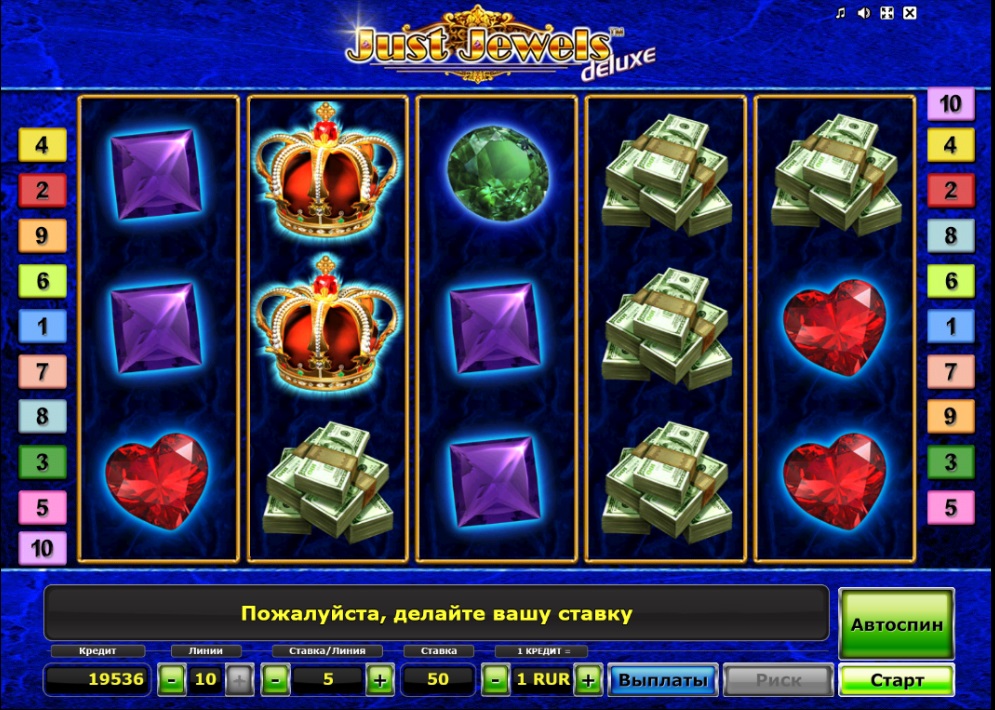The image size is (995, 710).
Task: Activate the Автоспин button
Action: 896,624
